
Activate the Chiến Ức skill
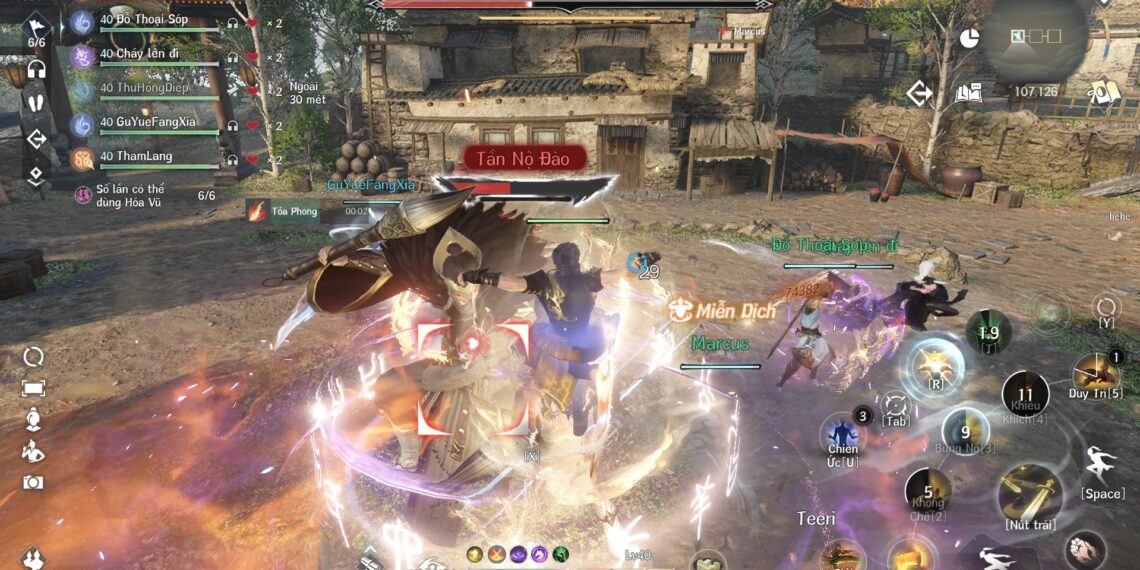pos(842,437)
